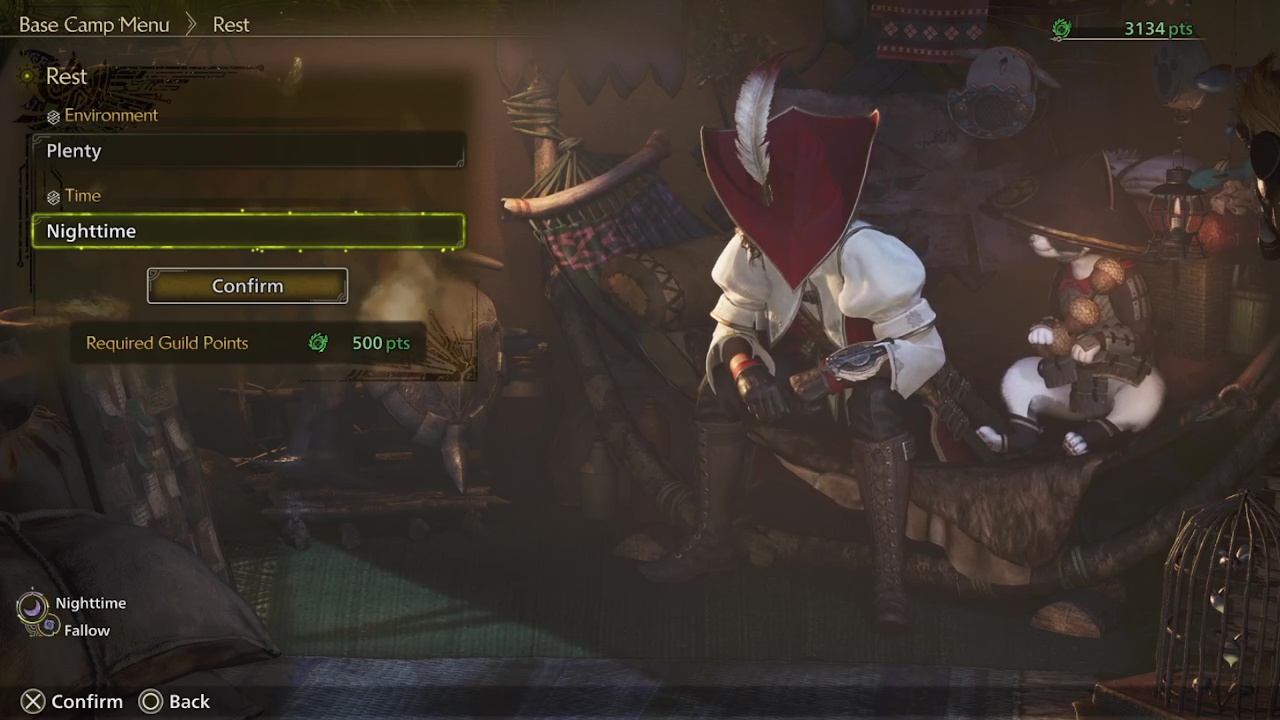
Task: Click the guild points icon next to 500 pts
Action: click(x=318, y=342)
